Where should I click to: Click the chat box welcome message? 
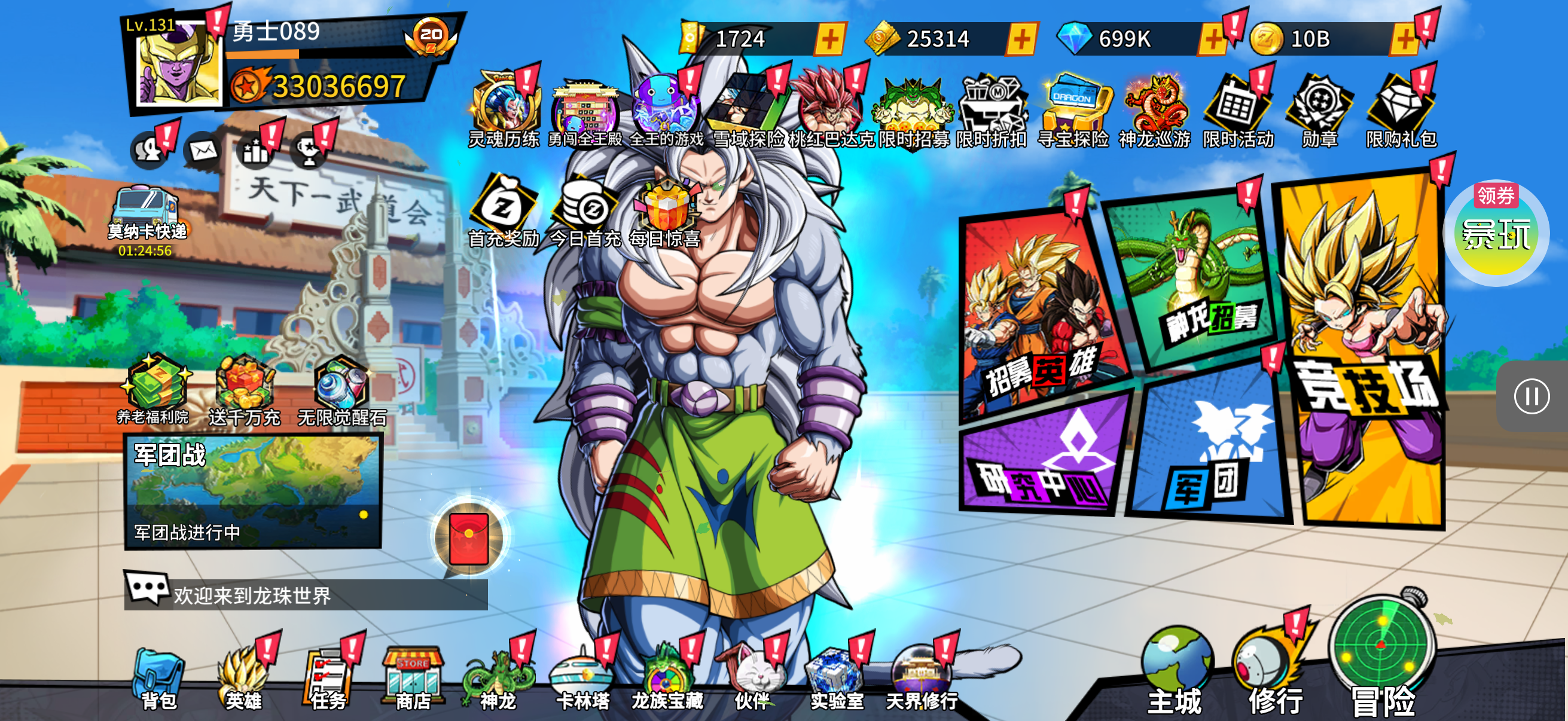pyautogui.click(x=306, y=594)
